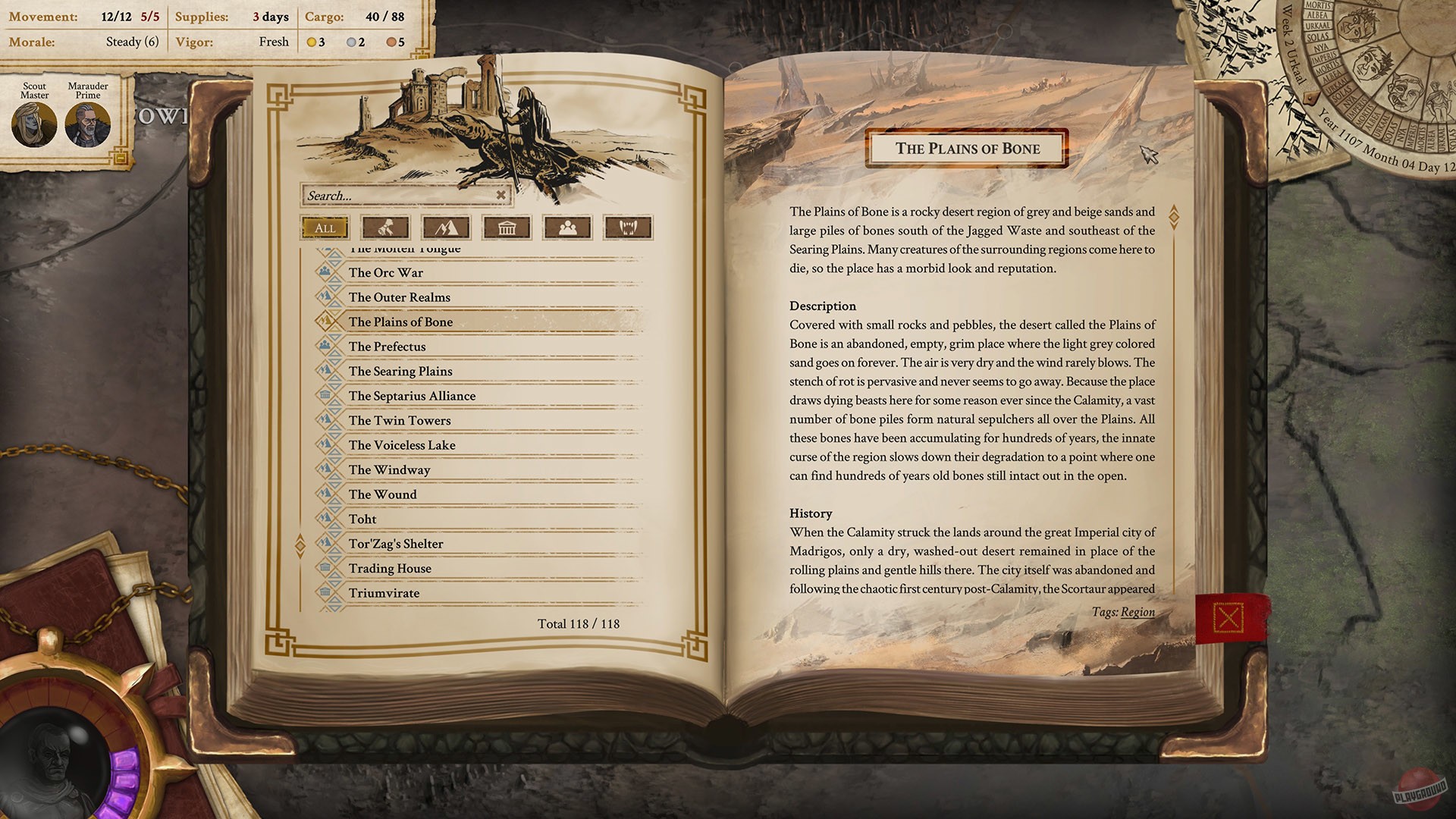The image size is (1456, 819).
Task: Select the Triumvirate list entry
Action: [x=384, y=593]
